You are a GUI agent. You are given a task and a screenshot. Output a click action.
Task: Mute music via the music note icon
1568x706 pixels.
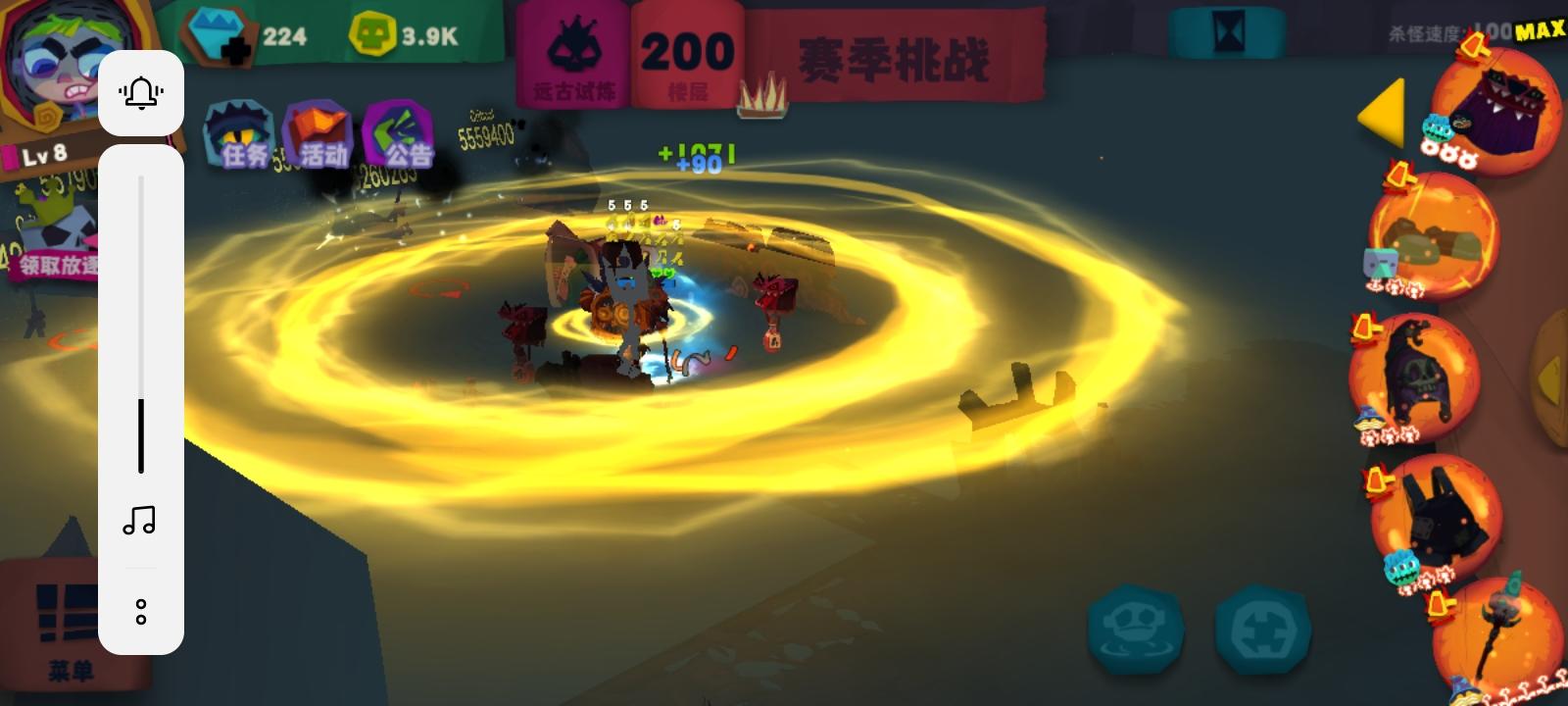(x=140, y=522)
